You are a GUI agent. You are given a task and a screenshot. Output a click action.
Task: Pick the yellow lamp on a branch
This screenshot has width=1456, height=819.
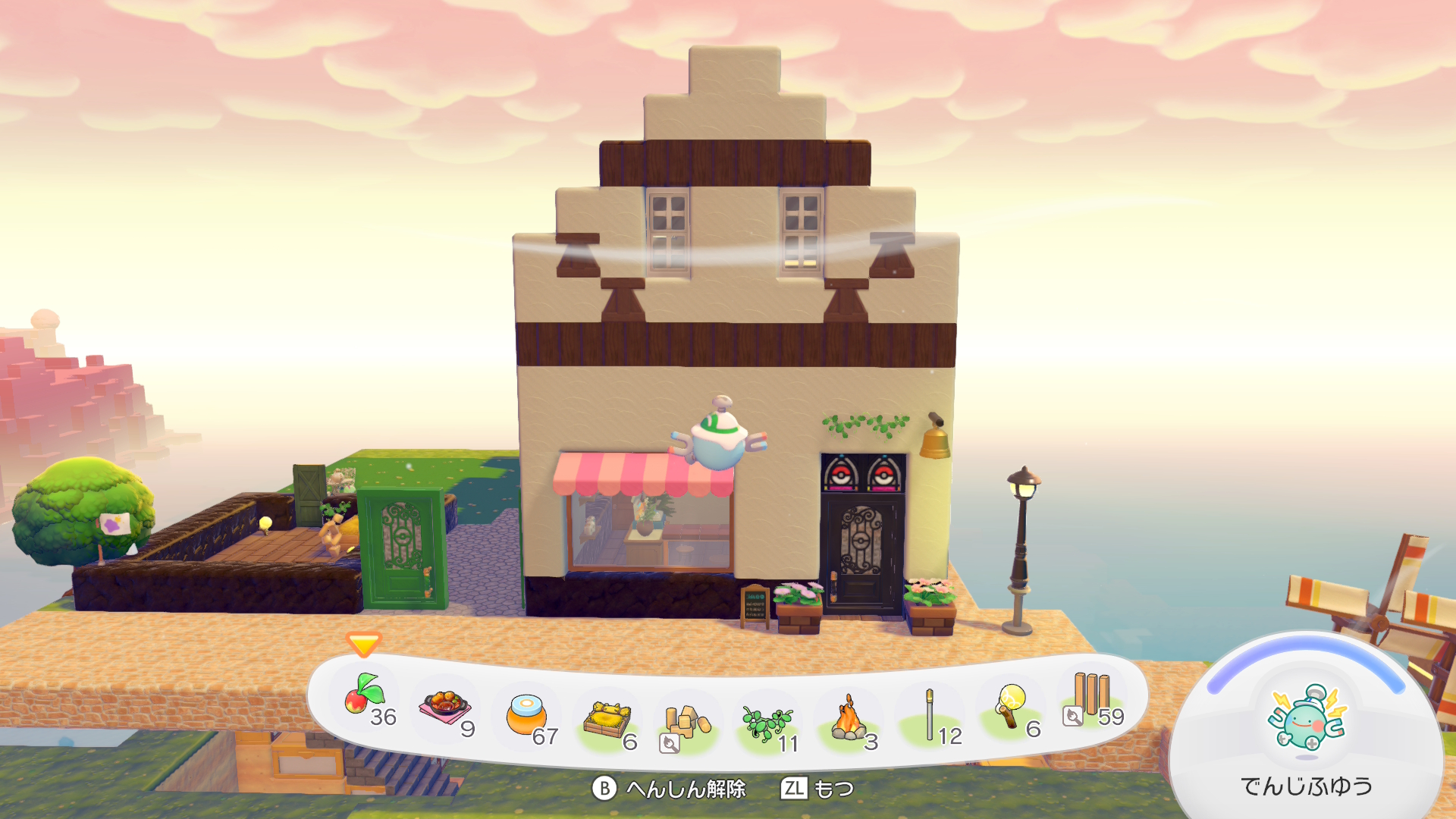[1011, 707]
